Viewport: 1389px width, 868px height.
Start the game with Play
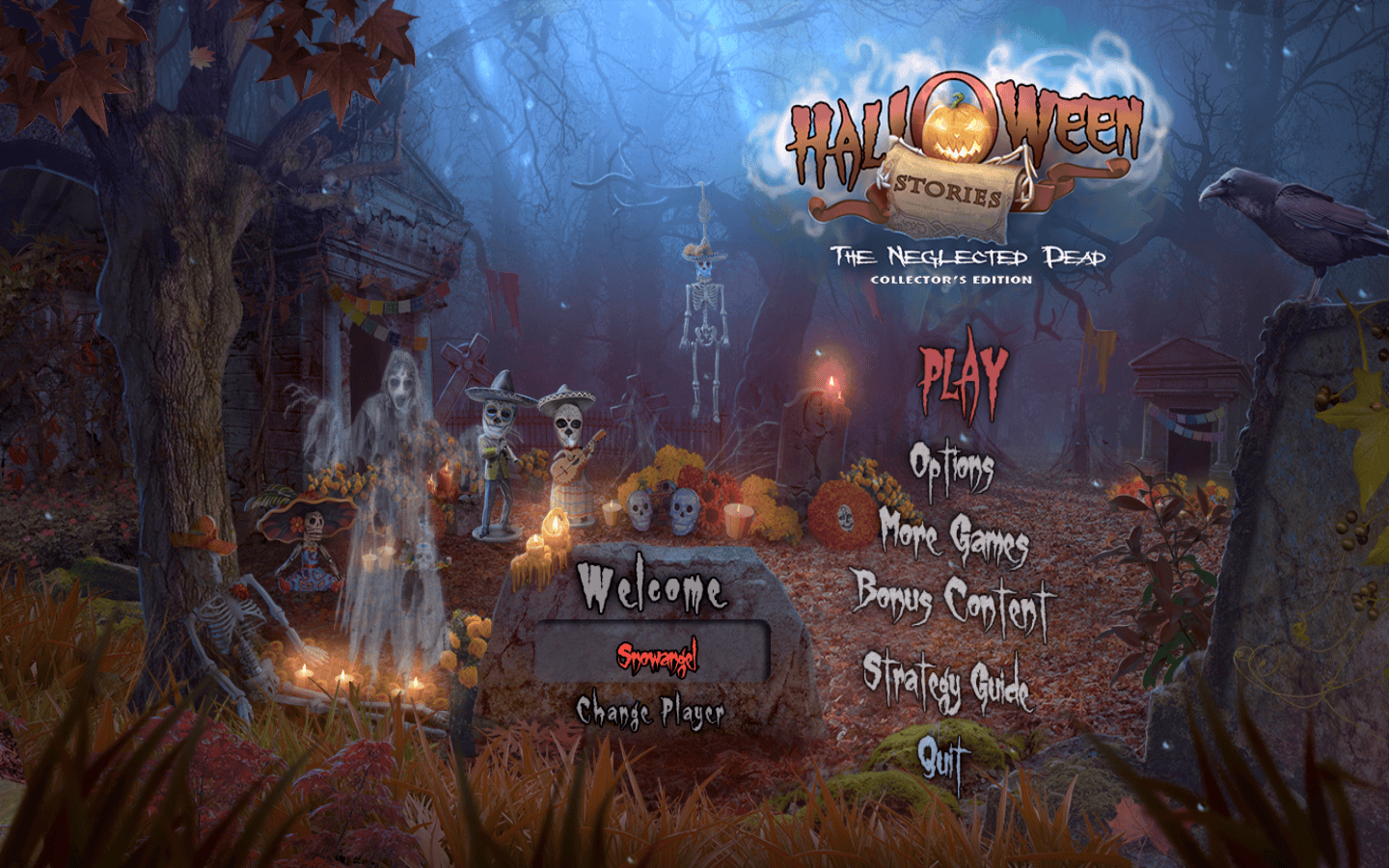tap(962, 377)
